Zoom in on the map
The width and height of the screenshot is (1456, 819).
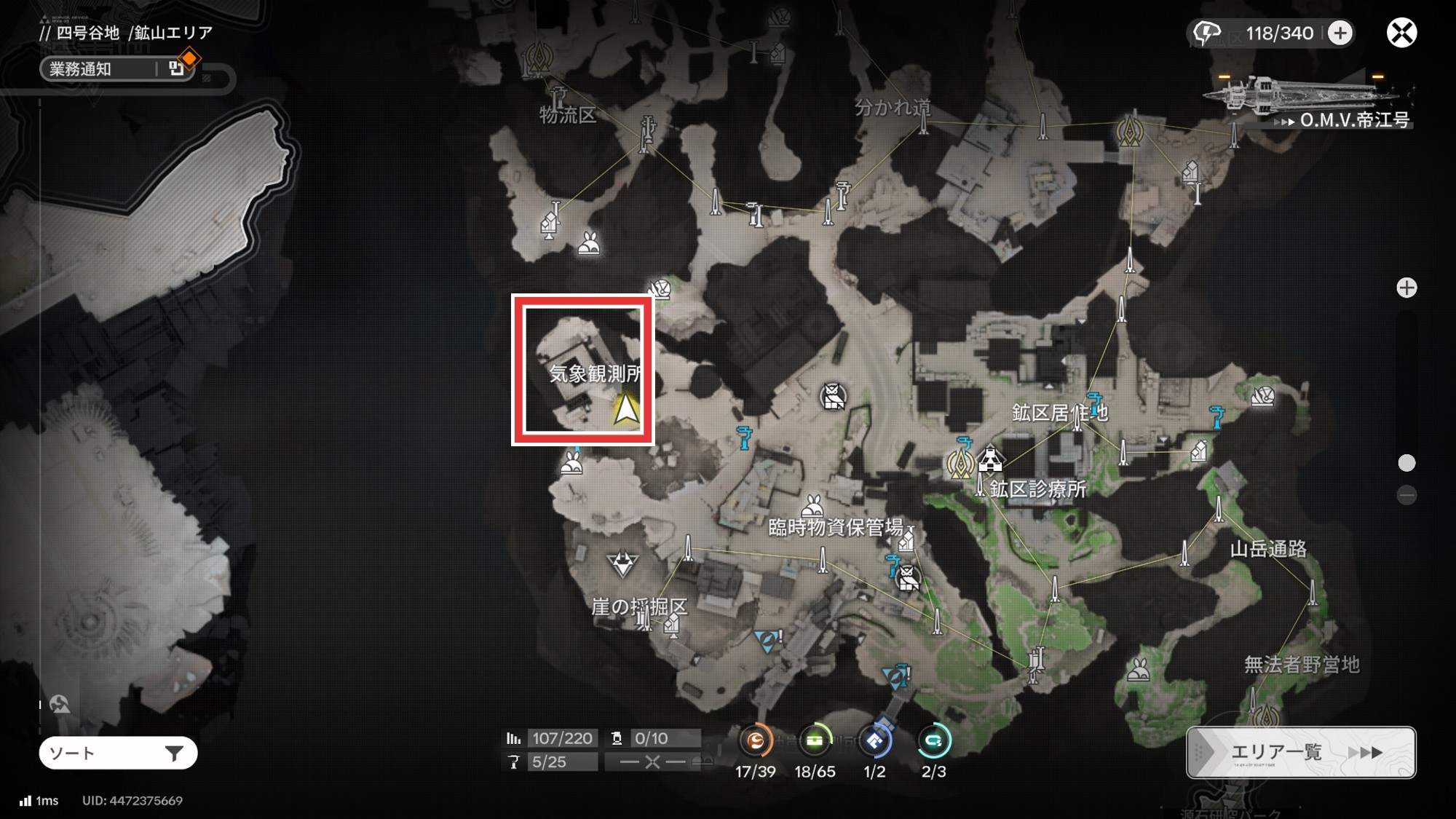1406,288
